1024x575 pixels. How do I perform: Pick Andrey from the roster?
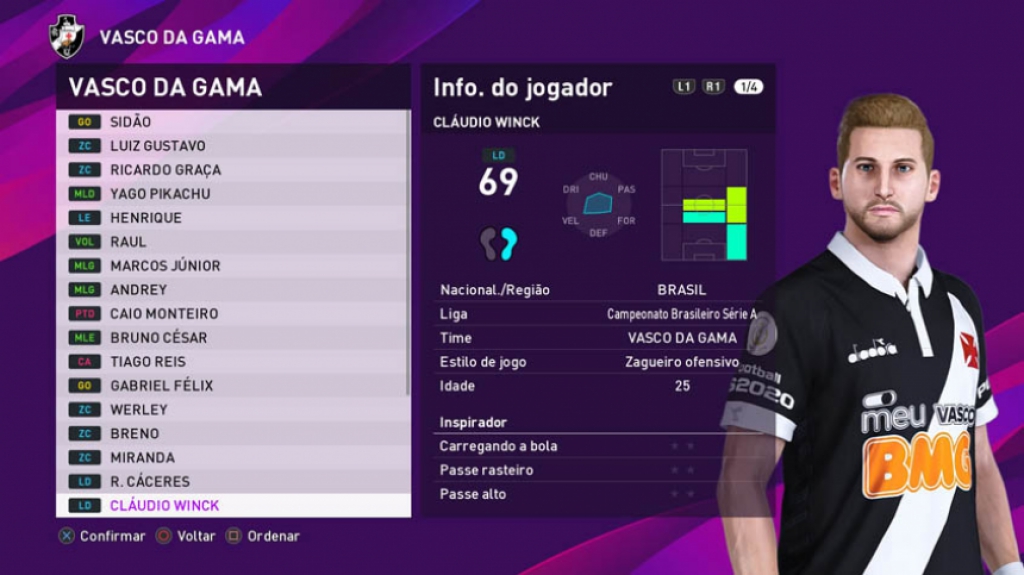point(232,289)
